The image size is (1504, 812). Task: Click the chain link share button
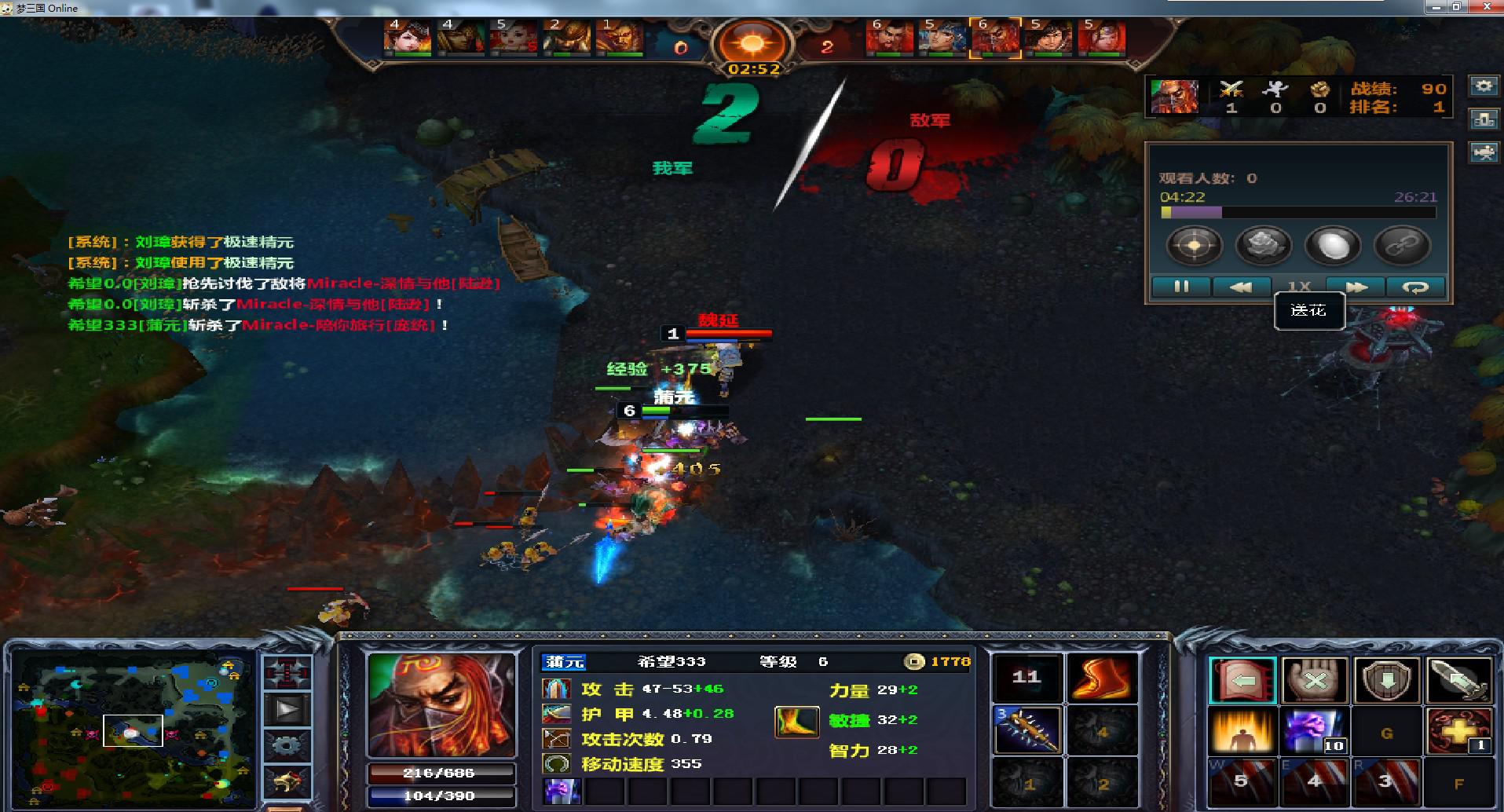click(x=1401, y=246)
